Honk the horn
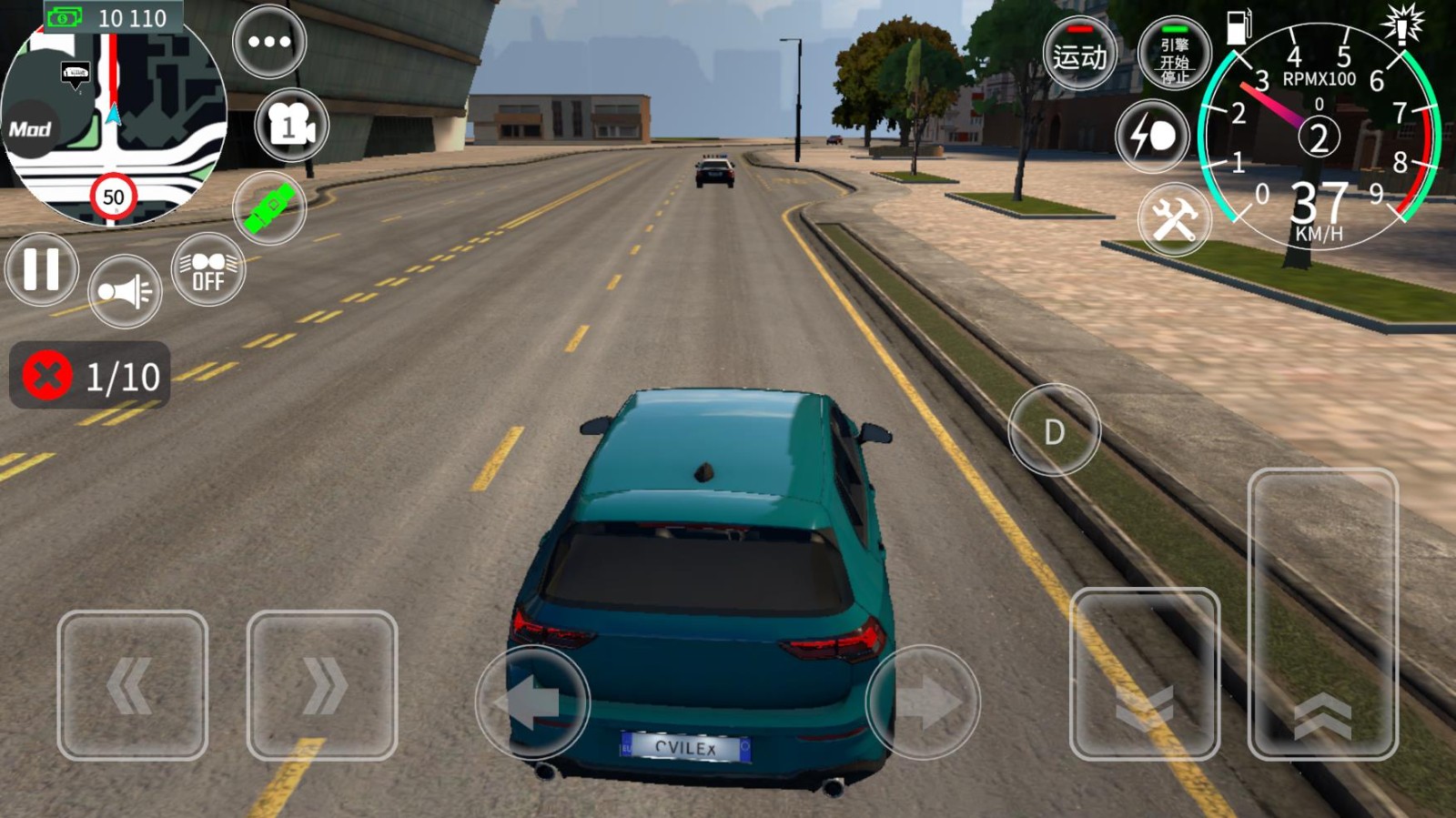Viewport: 1456px width, 818px height. tap(125, 291)
